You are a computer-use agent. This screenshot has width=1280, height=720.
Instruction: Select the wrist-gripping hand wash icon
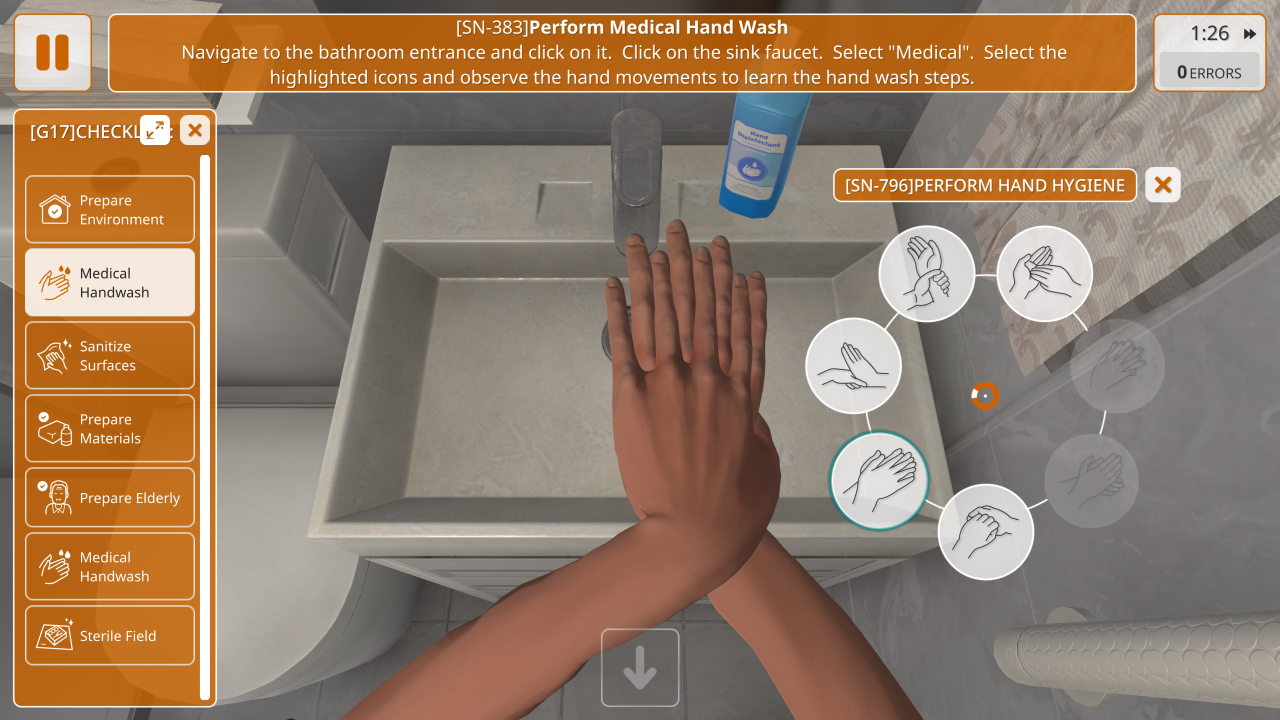tap(927, 274)
